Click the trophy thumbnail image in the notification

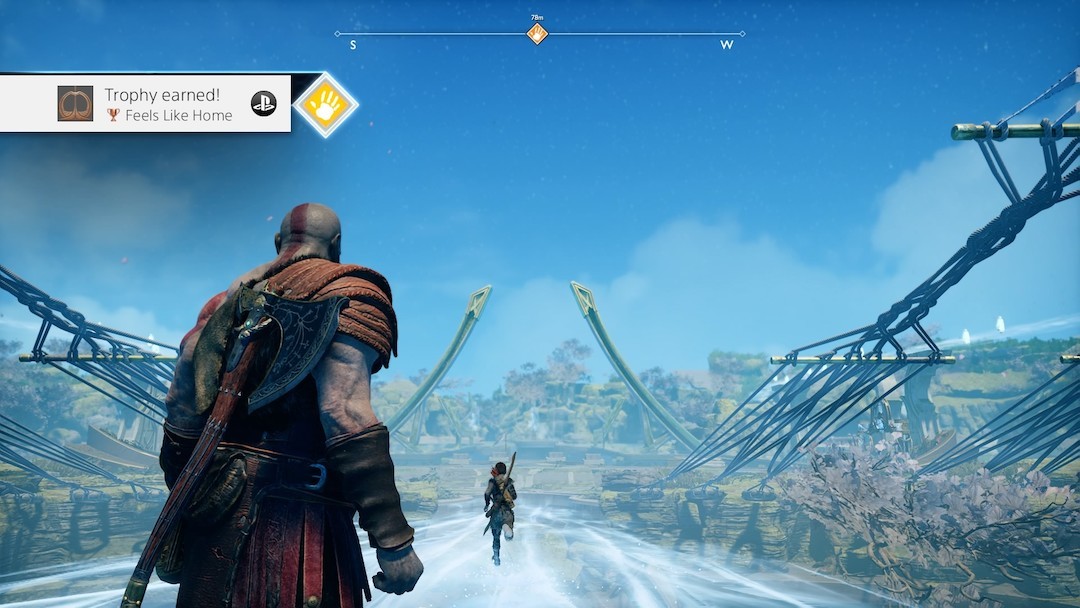point(75,104)
